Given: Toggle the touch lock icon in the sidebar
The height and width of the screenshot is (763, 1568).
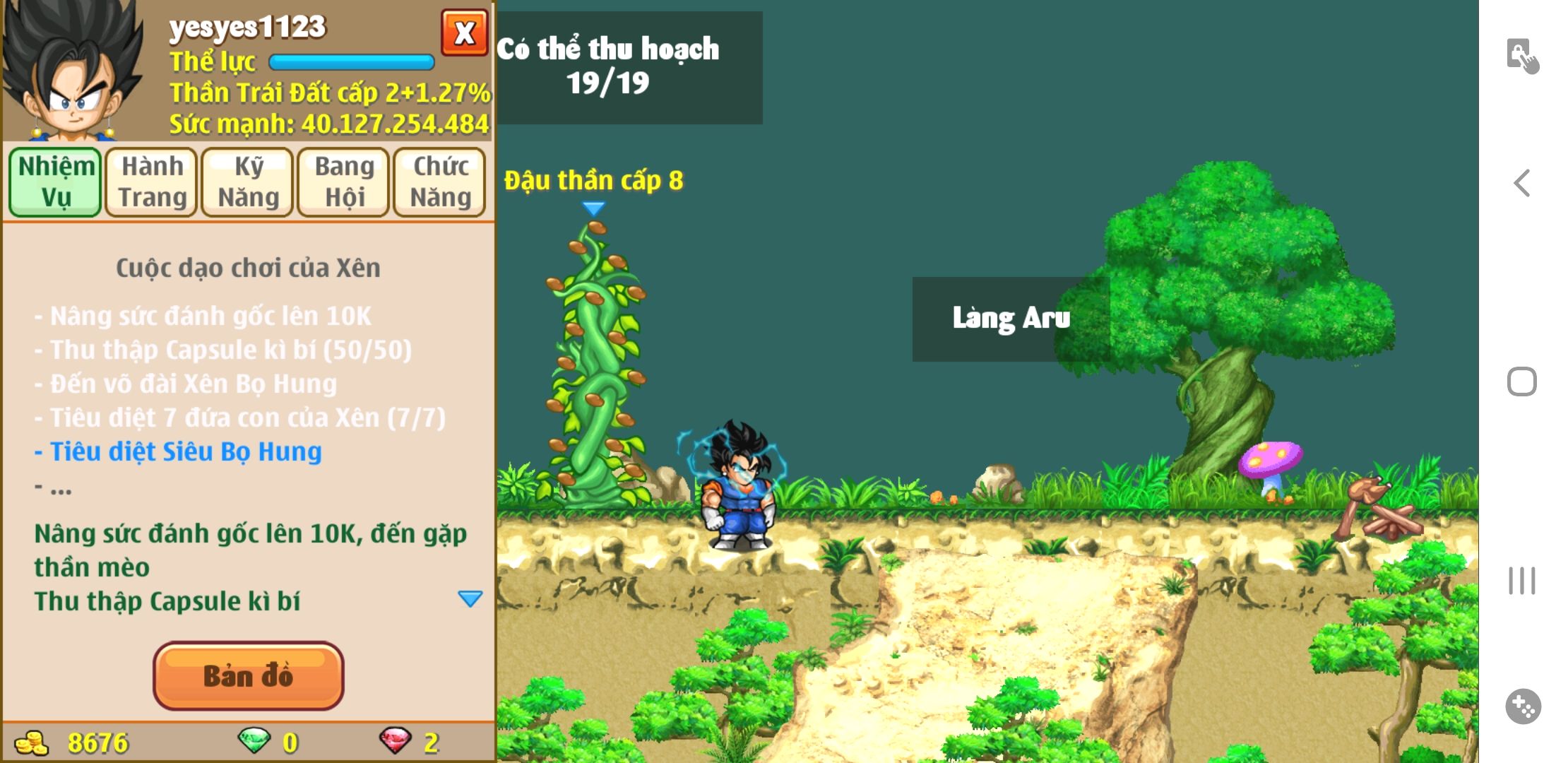Looking at the screenshot, I should 1522,56.
